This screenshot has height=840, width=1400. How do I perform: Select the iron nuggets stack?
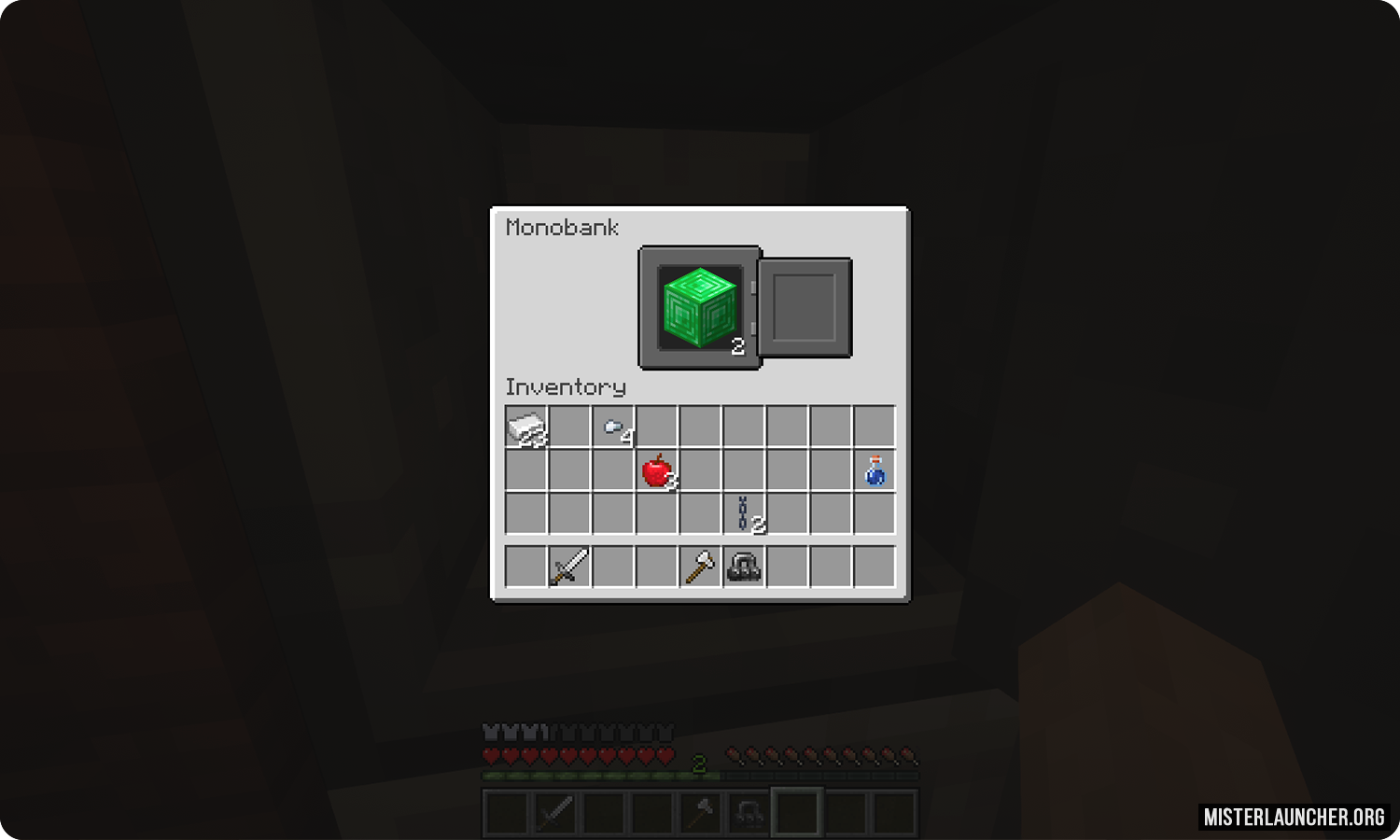pyautogui.click(x=613, y=427)
